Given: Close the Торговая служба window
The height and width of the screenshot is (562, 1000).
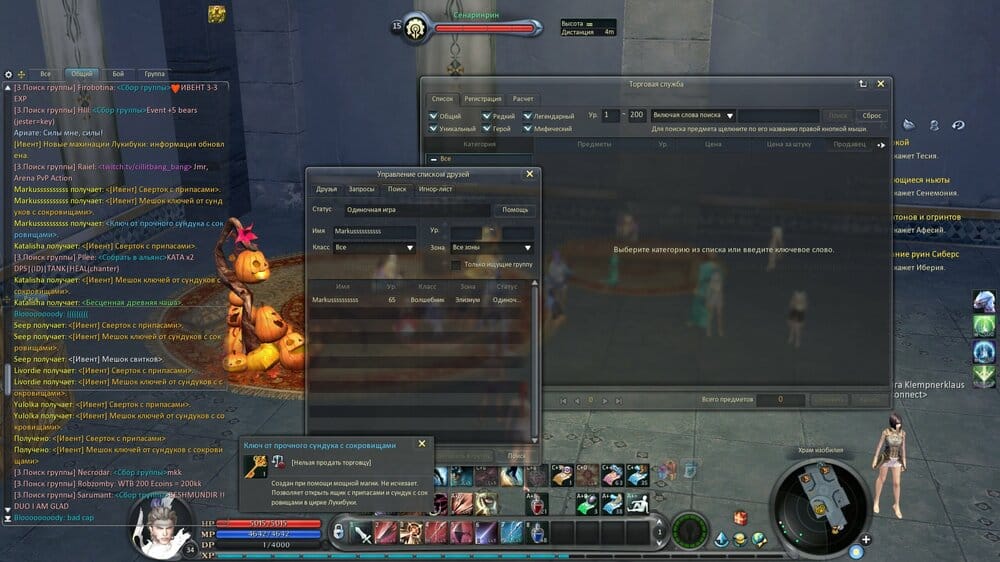Looking at the screenshot, I should pyautogui.click(x=881, y=84).
